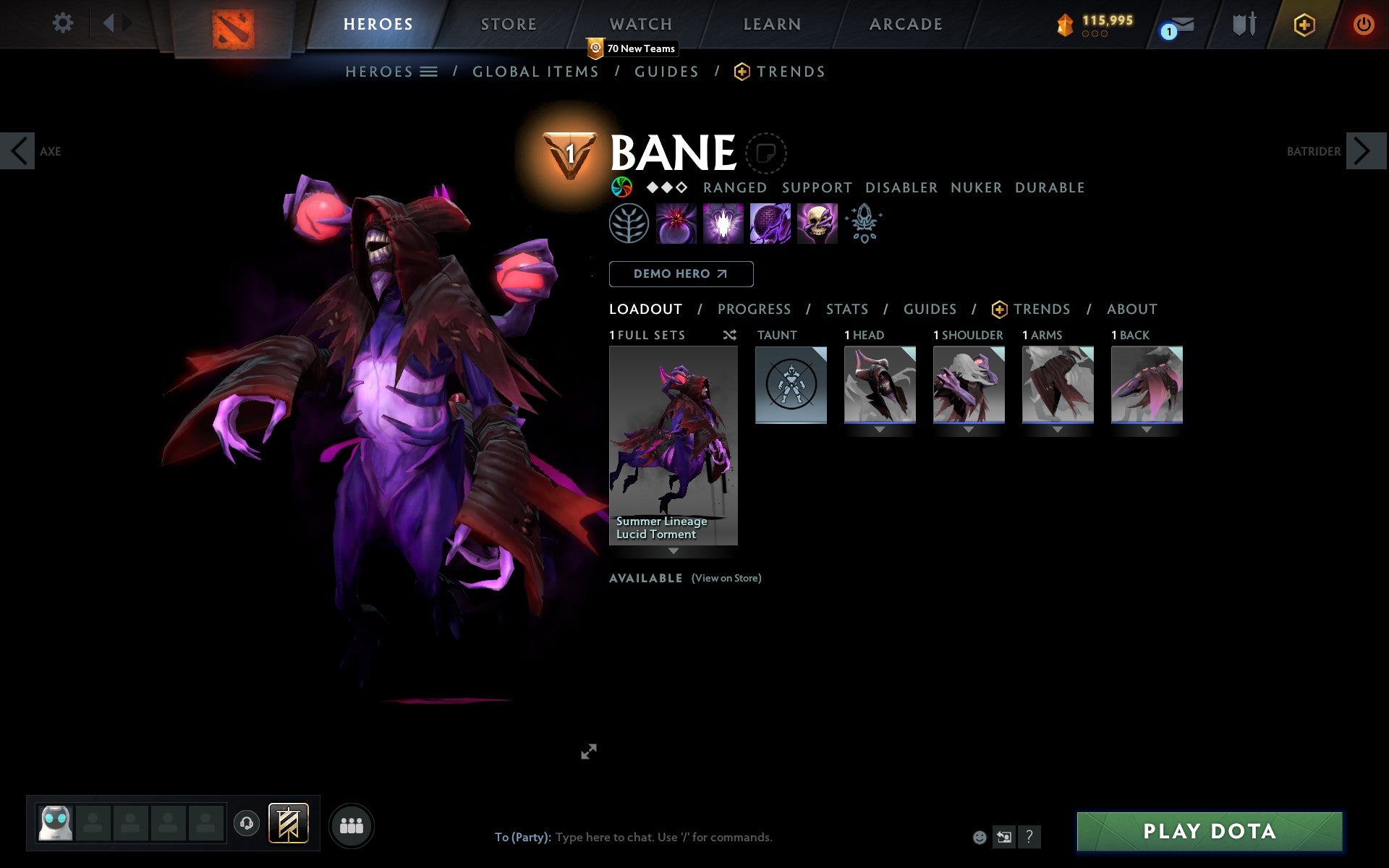Click the DEMO HERO button
Screen dimensions: 1389x868
tap(681, 274)
